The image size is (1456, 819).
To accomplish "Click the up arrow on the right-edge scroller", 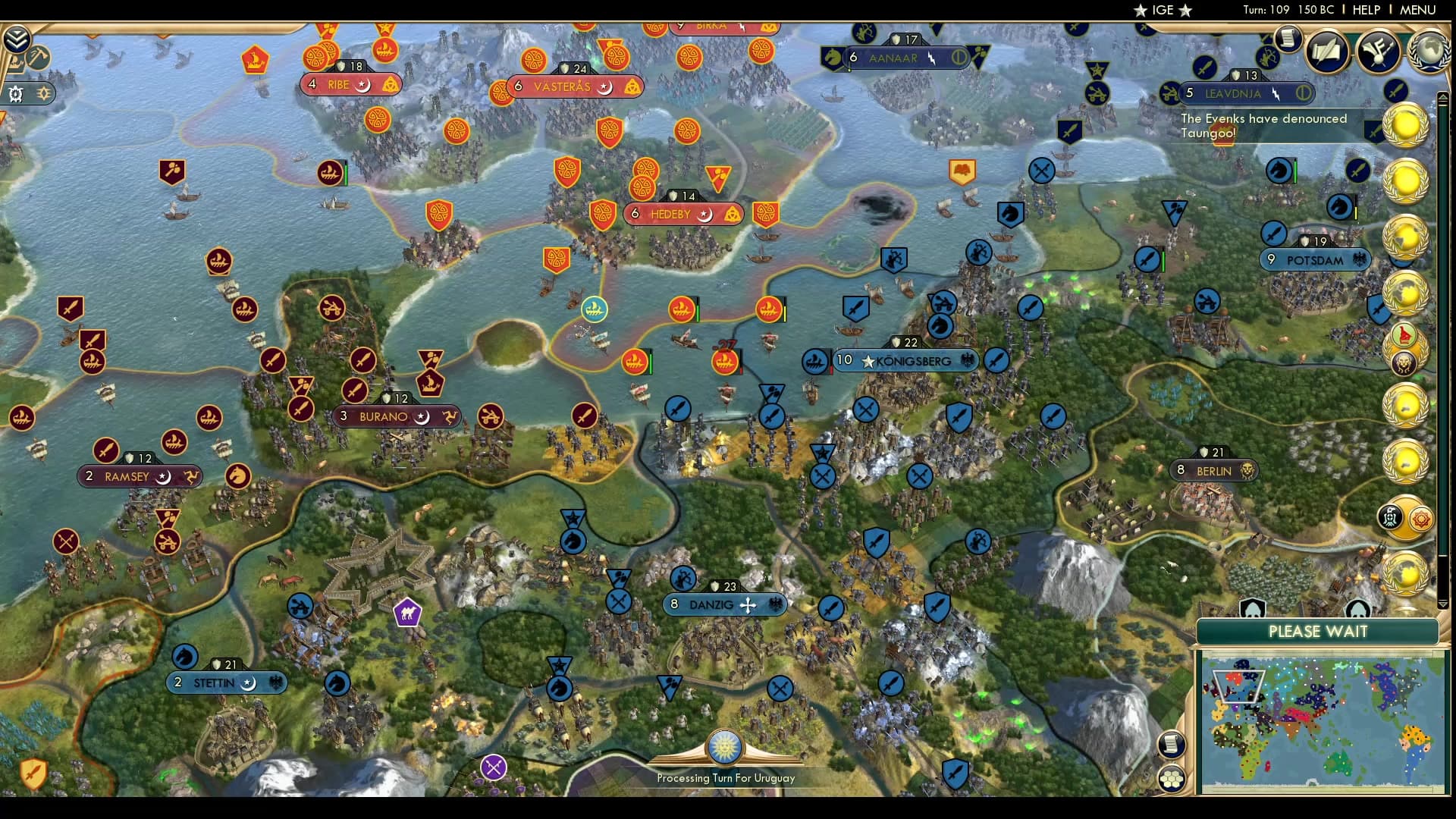I will [1443, 97].
